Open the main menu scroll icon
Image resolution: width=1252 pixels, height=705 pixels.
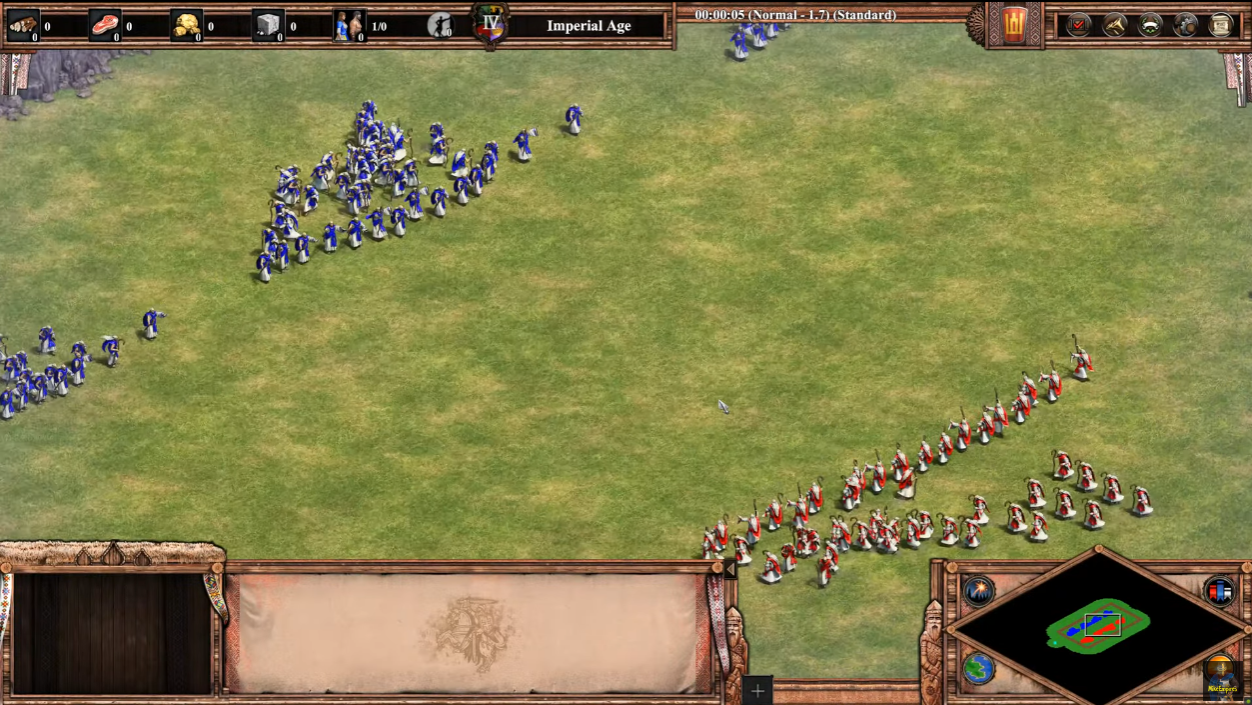tap(1221, 25)
